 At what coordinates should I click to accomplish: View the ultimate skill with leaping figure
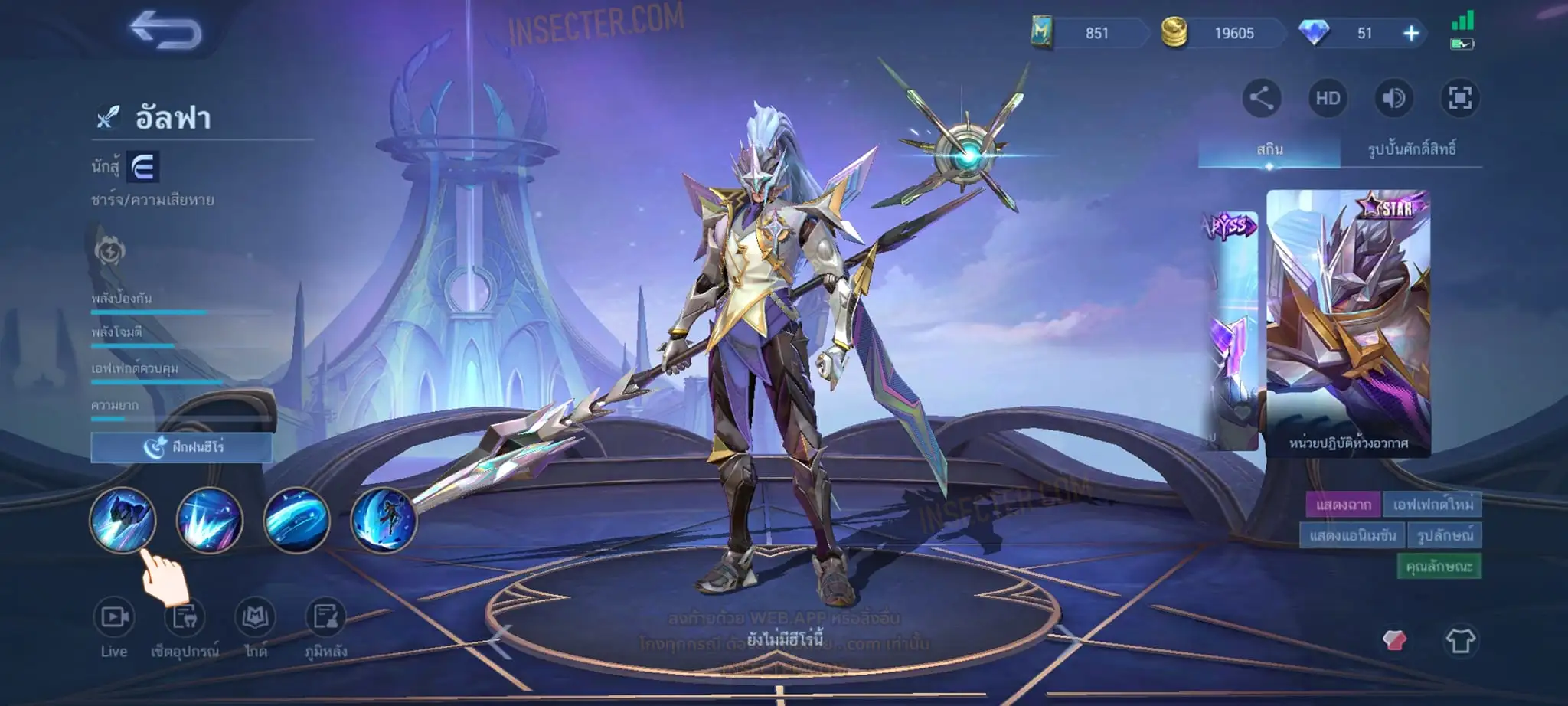(383, 520)
